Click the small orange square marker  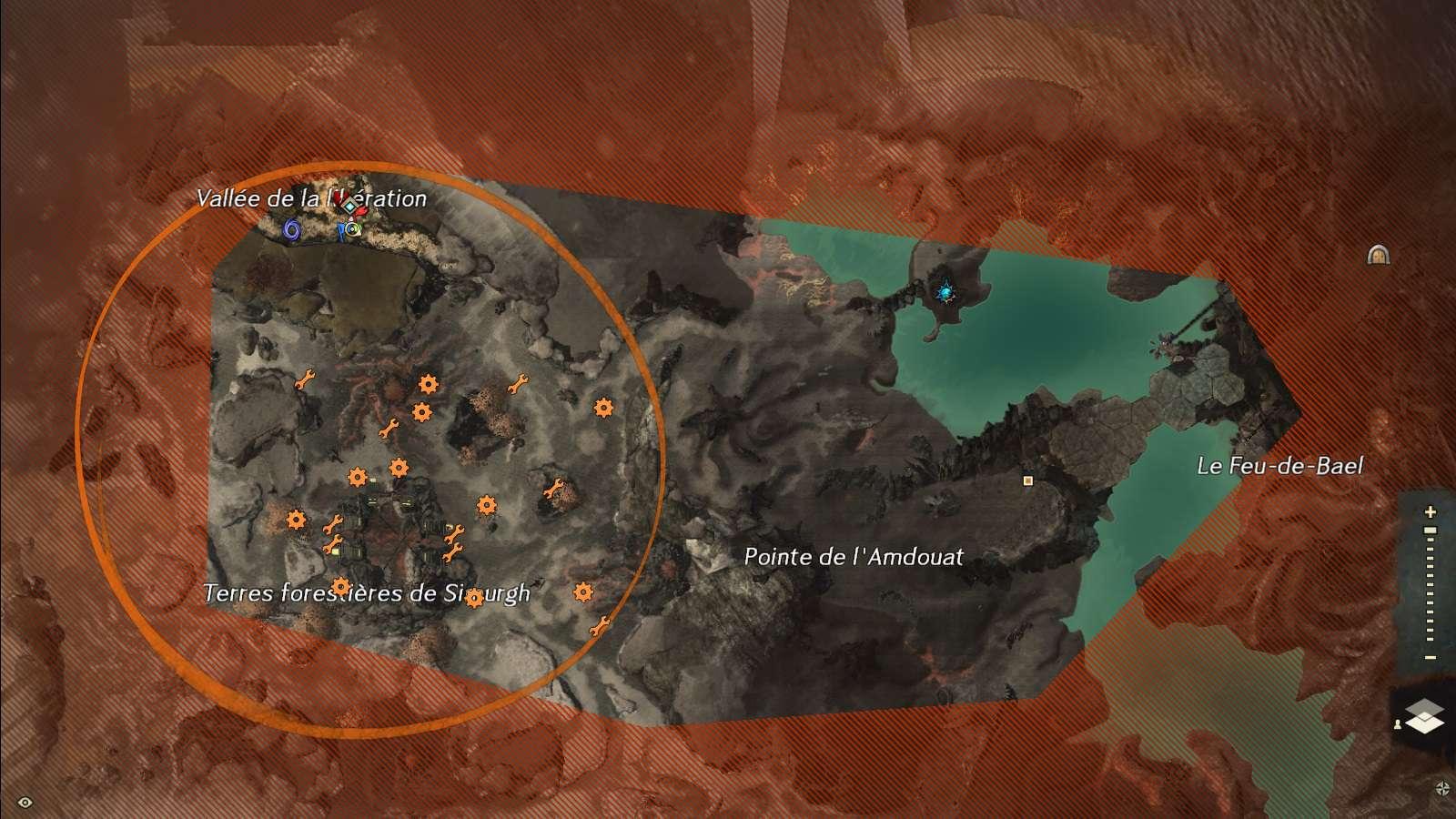click(x=1028, y=480)
